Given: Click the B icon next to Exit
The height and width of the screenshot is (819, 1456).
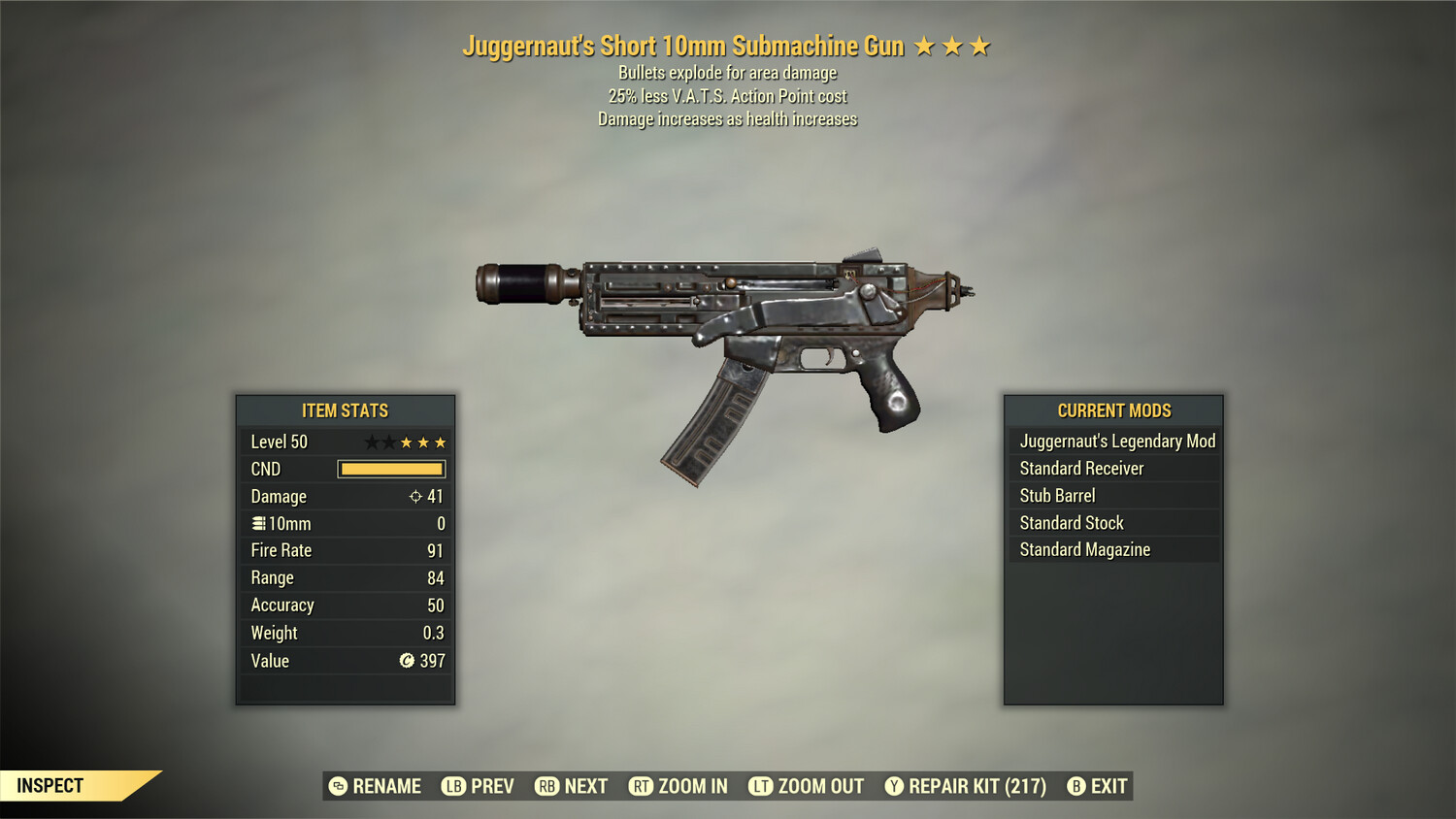Looking at the screenshot, I should click(1075, 786).
